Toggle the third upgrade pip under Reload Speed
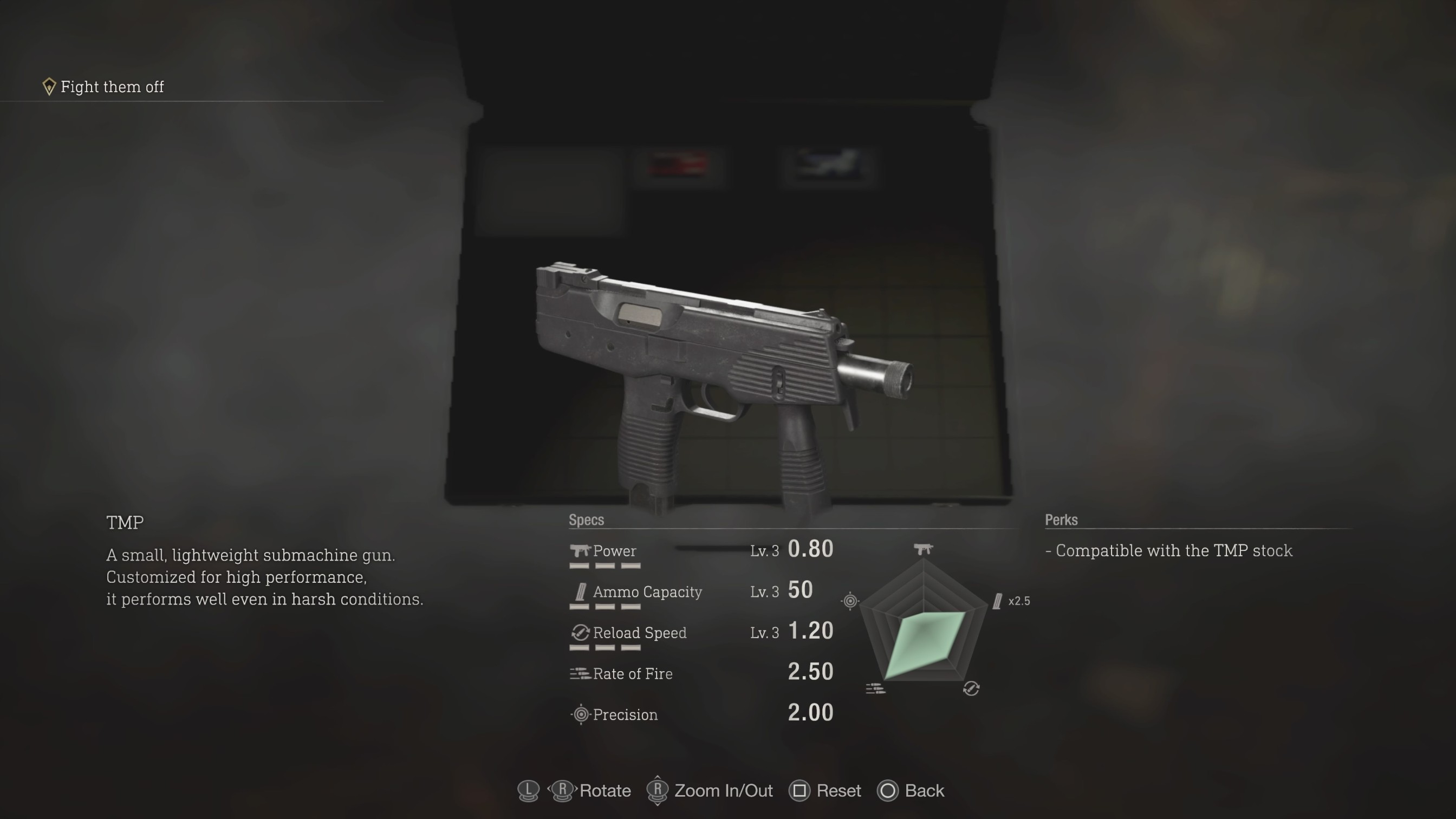Screen dimensions: 1456x819 pos(631,647)
